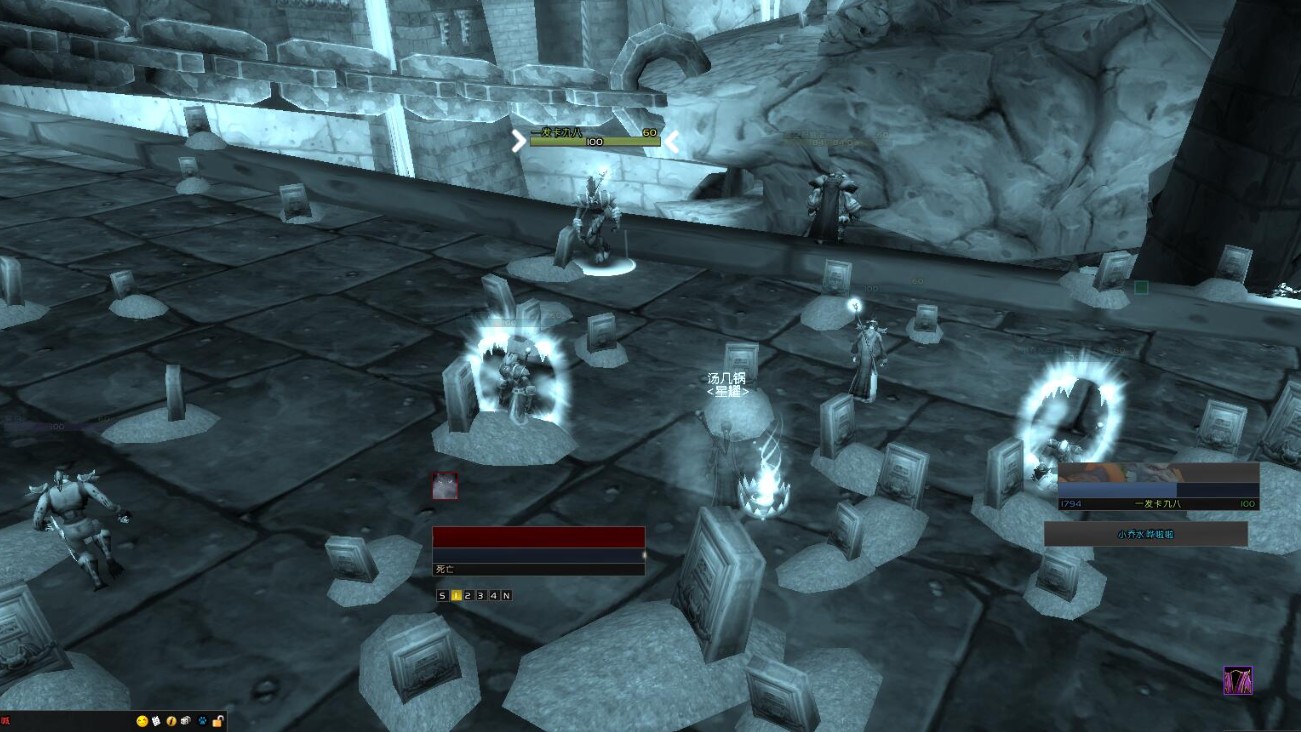Open the emote smiley face menu
Viewport: 1301px width, 732px height.
point(142,720)
